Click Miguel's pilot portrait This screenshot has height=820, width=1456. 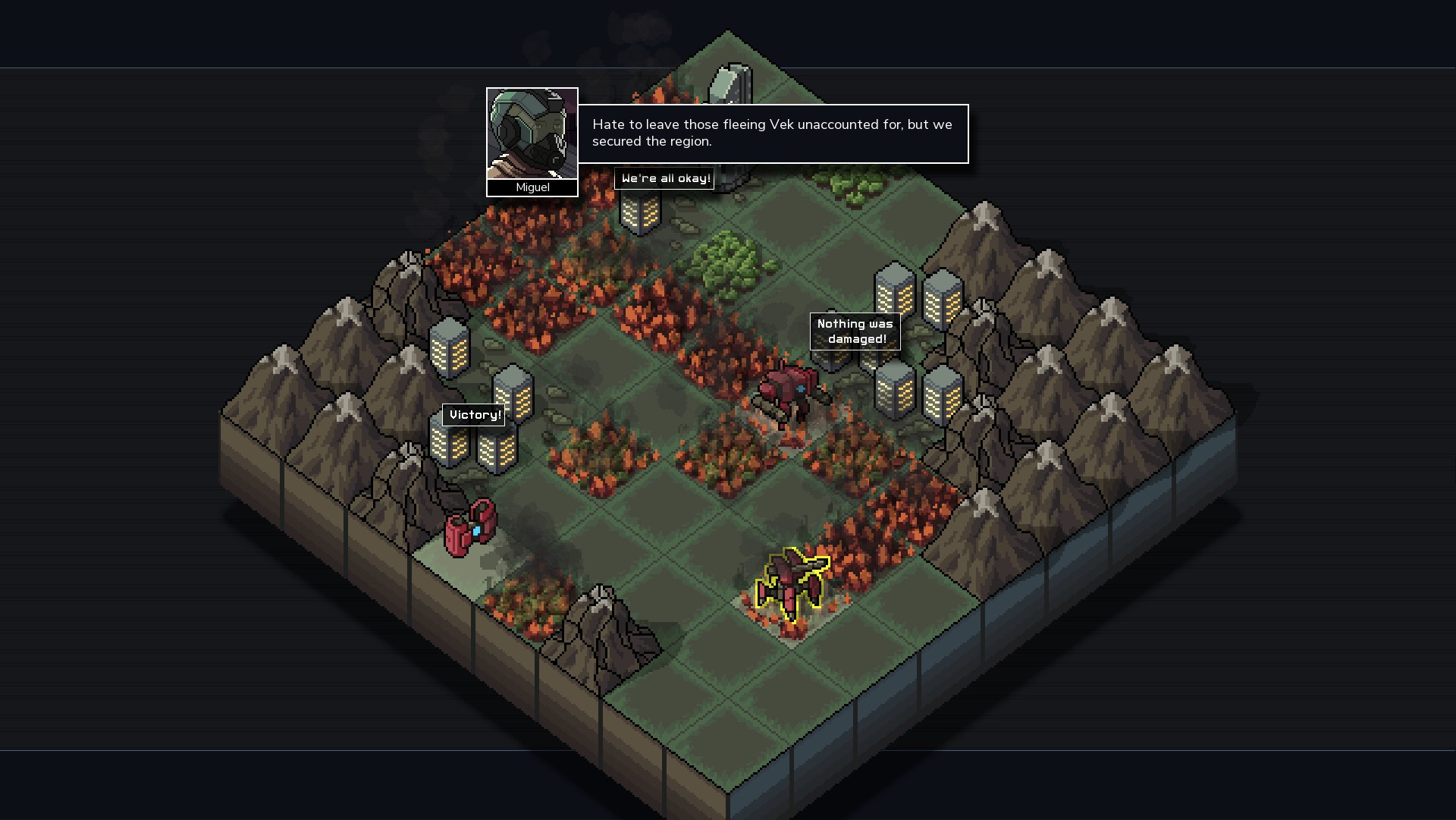(532, 134)
